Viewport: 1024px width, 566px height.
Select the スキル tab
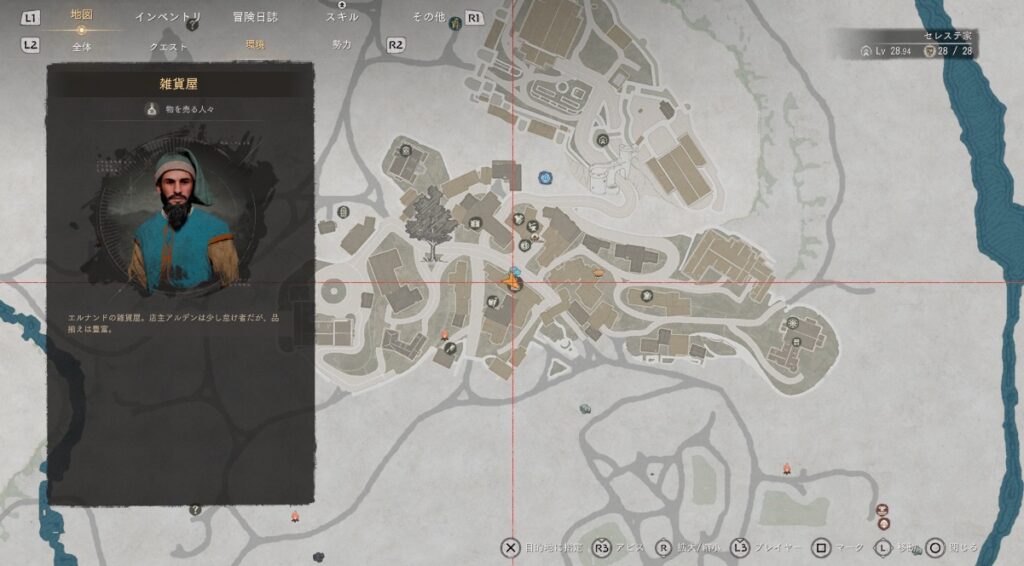coord(342,17)
